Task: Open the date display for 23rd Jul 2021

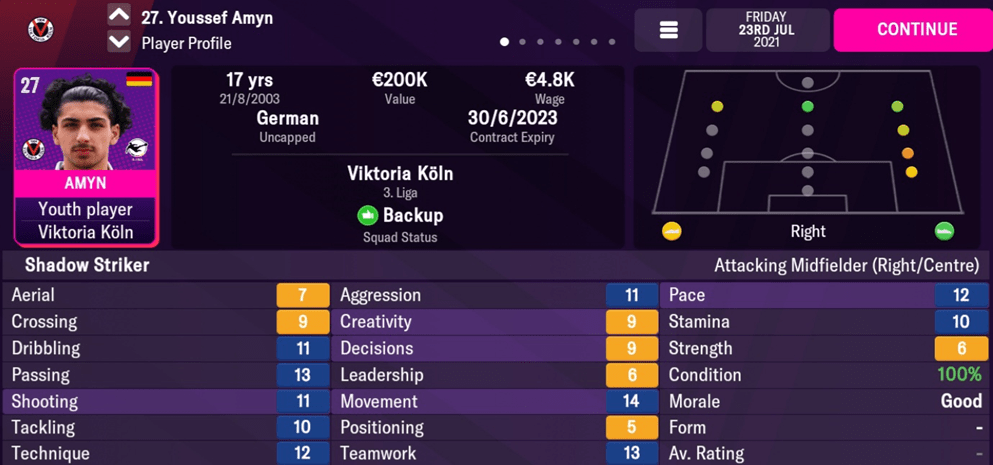Action: 767,30
